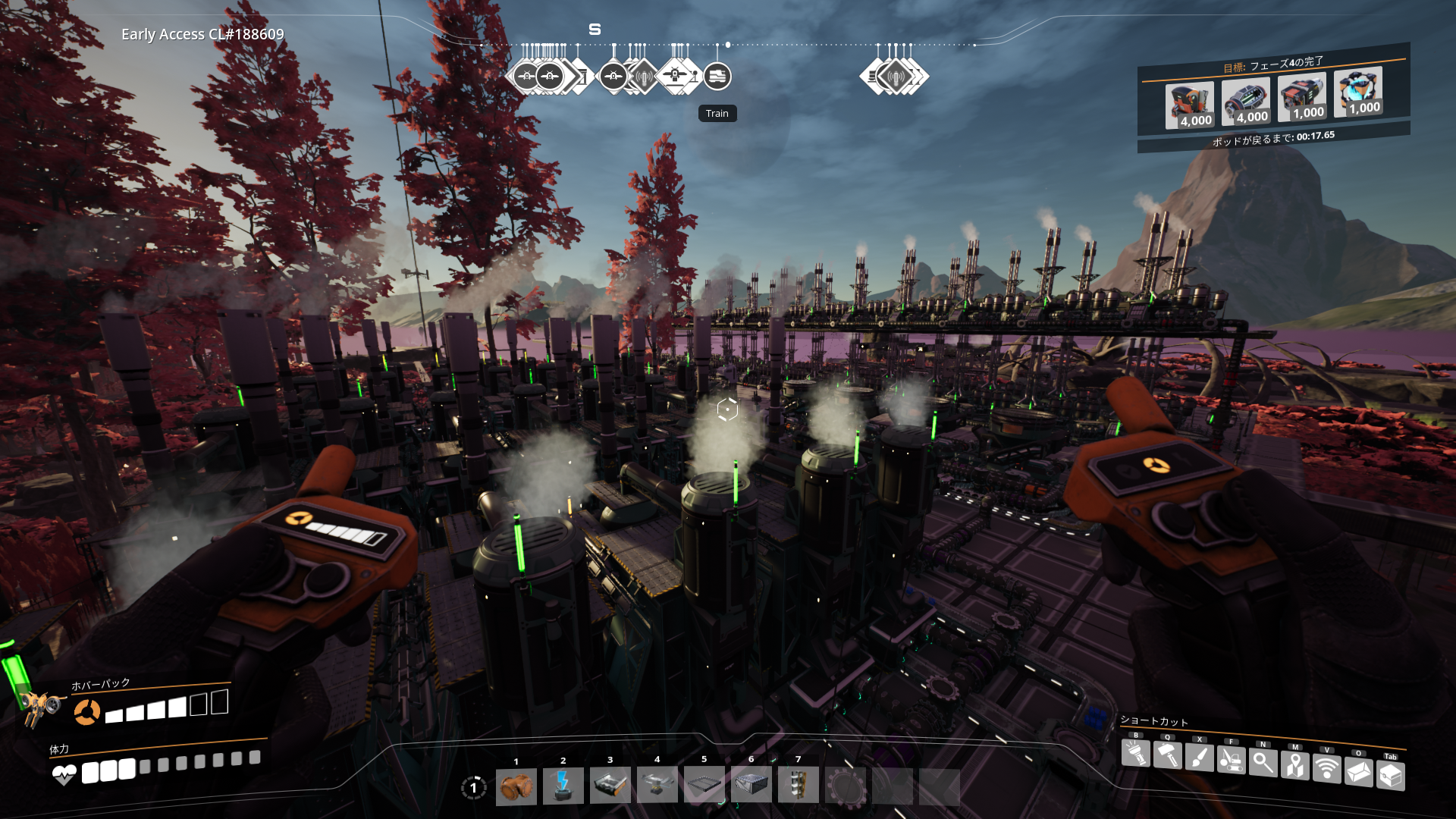Pick the ladder-like structure in slot 7

(798, 786)
